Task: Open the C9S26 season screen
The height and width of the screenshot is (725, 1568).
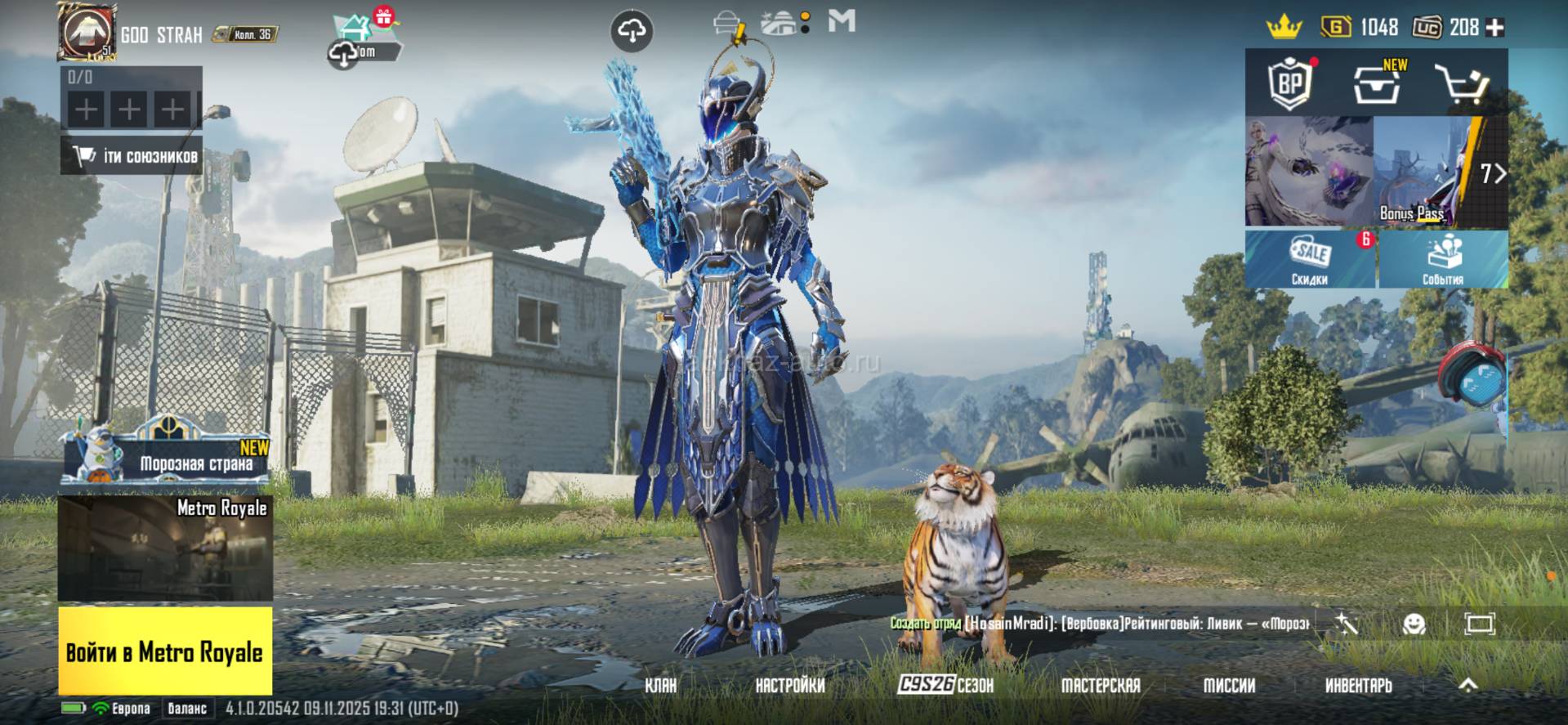Action: 945,685
